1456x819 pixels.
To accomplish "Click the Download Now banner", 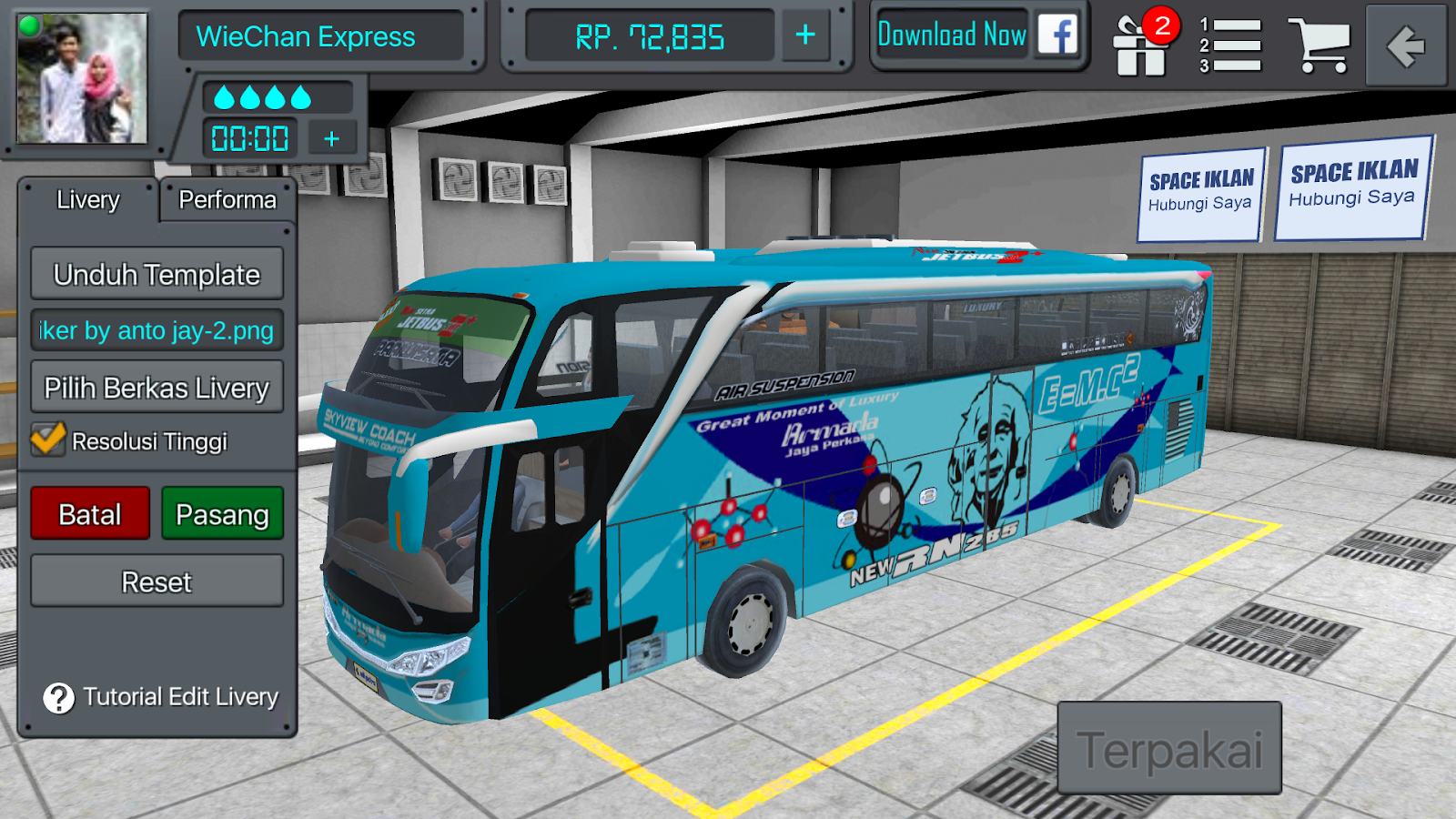I will (952, 35).
